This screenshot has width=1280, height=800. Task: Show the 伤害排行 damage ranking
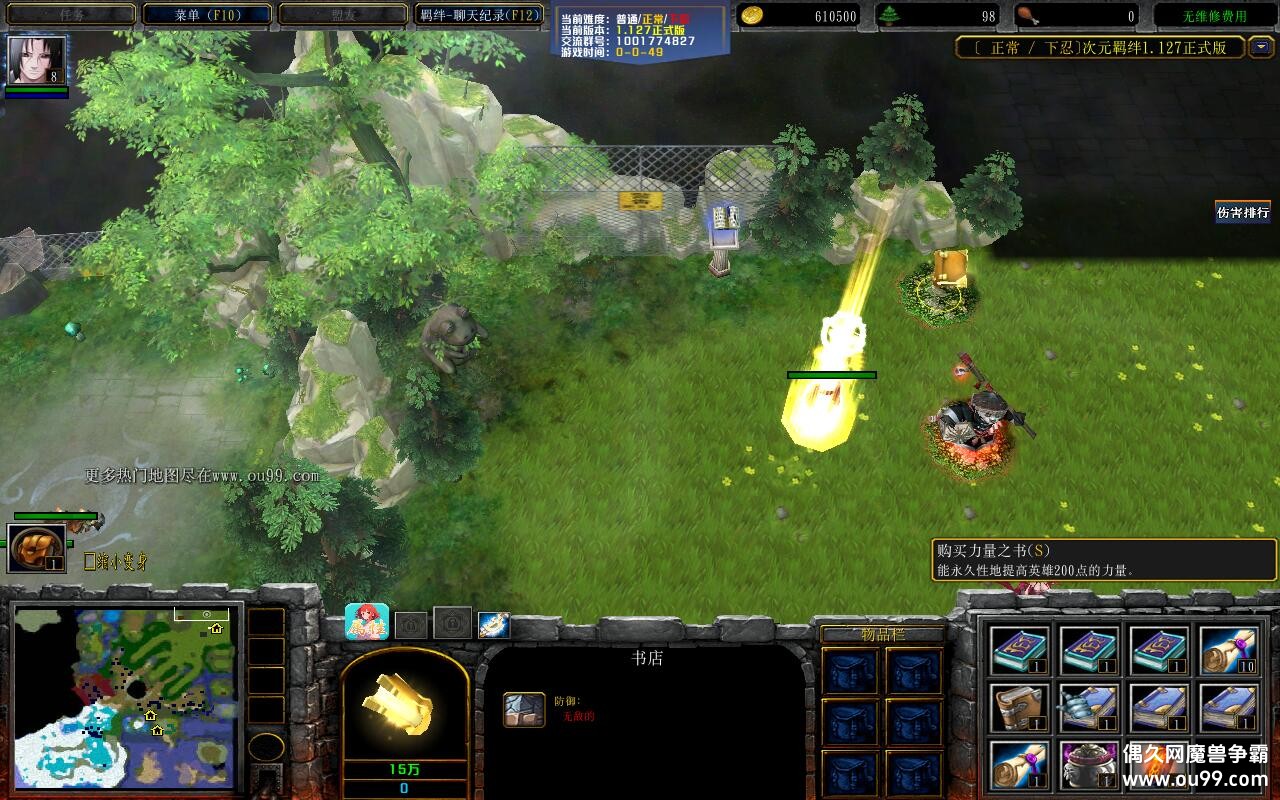(x=1243, y=212)
